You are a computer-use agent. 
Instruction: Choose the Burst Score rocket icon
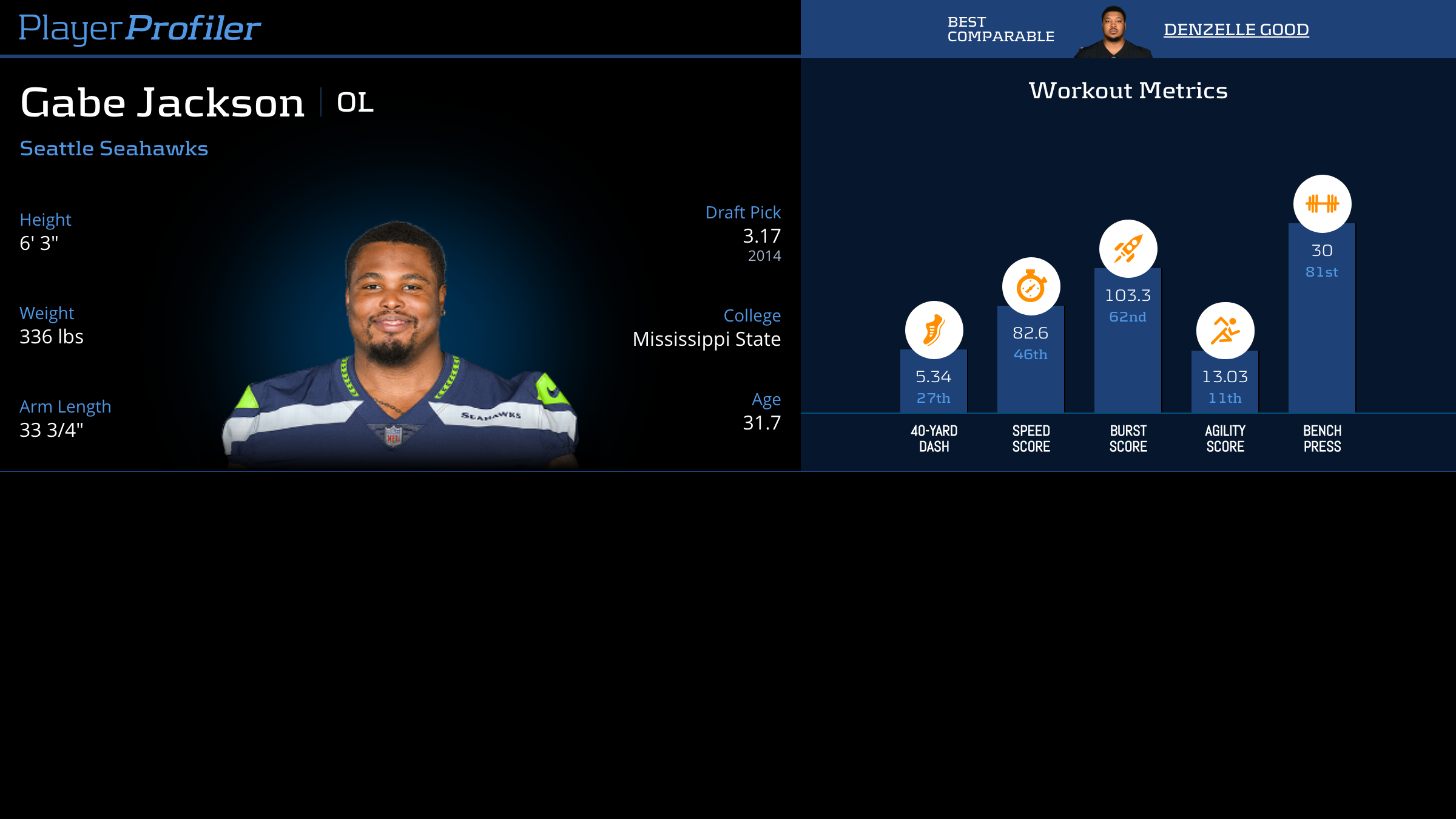(x=1128, y=249)
